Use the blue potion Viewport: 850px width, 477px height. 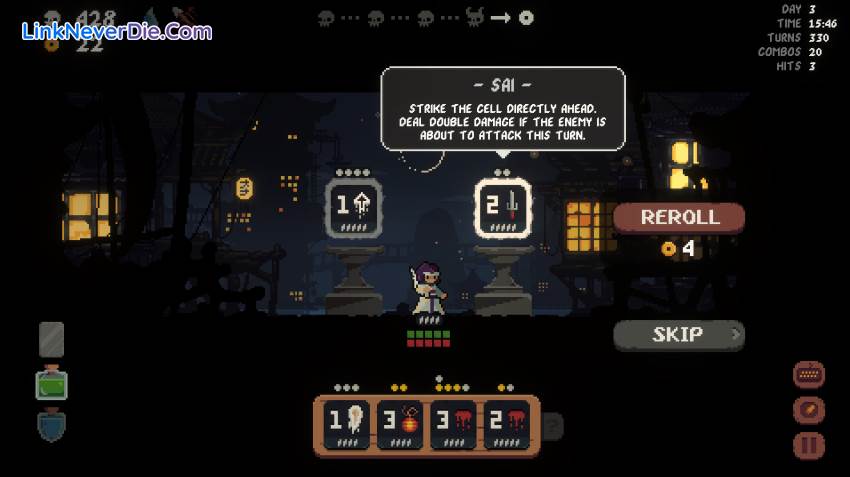[51, 426]
